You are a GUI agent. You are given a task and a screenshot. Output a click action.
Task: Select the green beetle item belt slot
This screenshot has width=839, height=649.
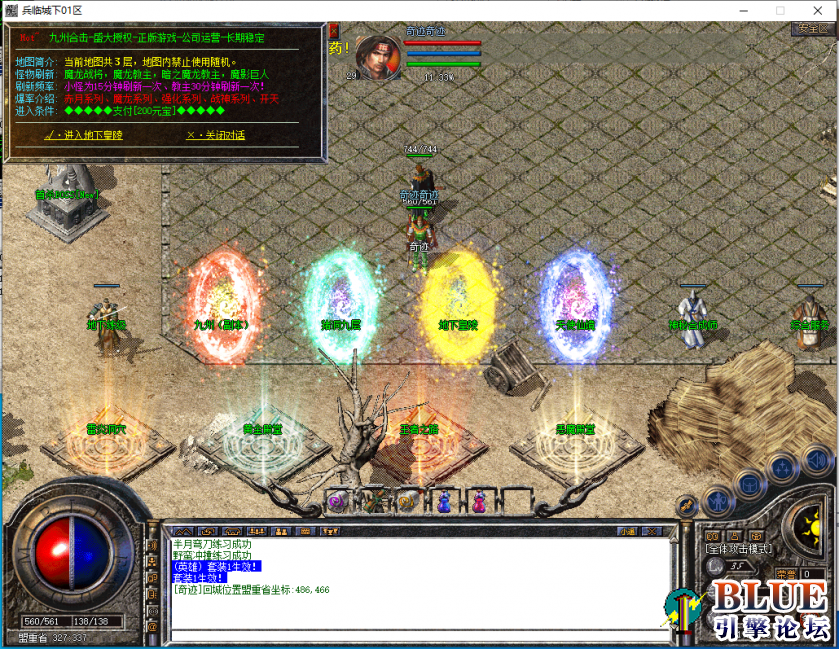coord(371,500)
